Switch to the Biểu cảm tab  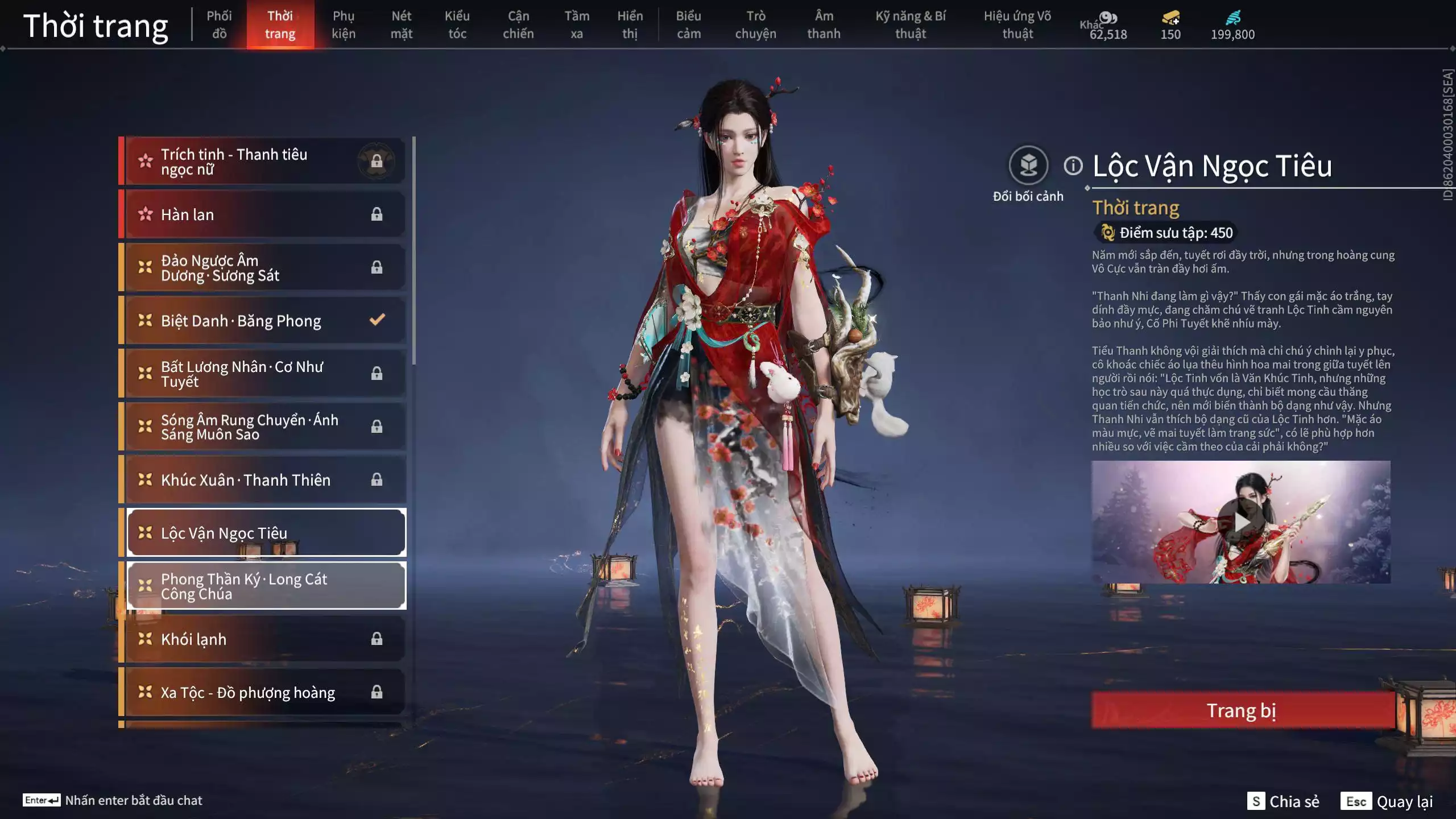[x=688, y=24]
